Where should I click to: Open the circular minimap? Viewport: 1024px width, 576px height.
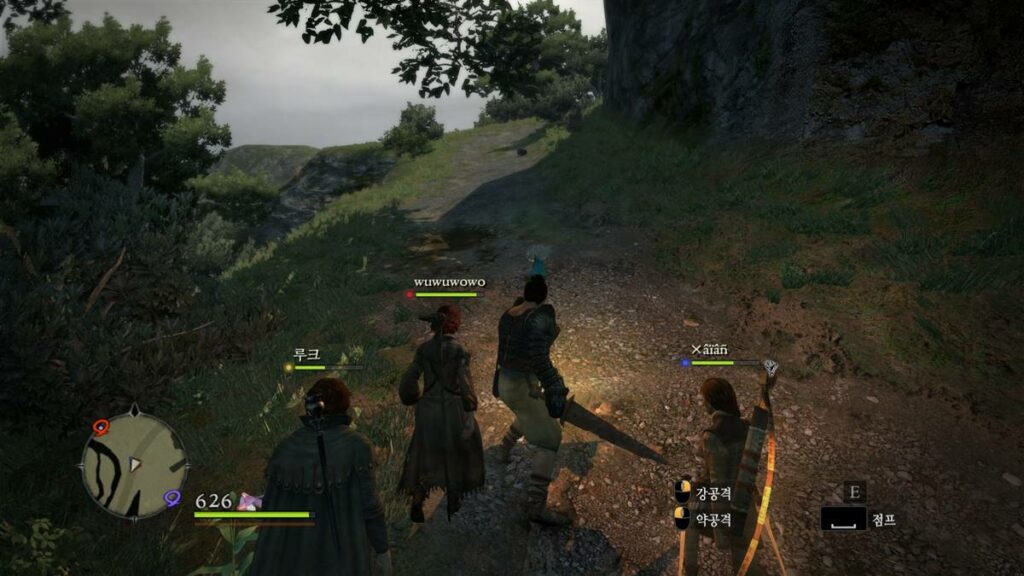point(134,465)
